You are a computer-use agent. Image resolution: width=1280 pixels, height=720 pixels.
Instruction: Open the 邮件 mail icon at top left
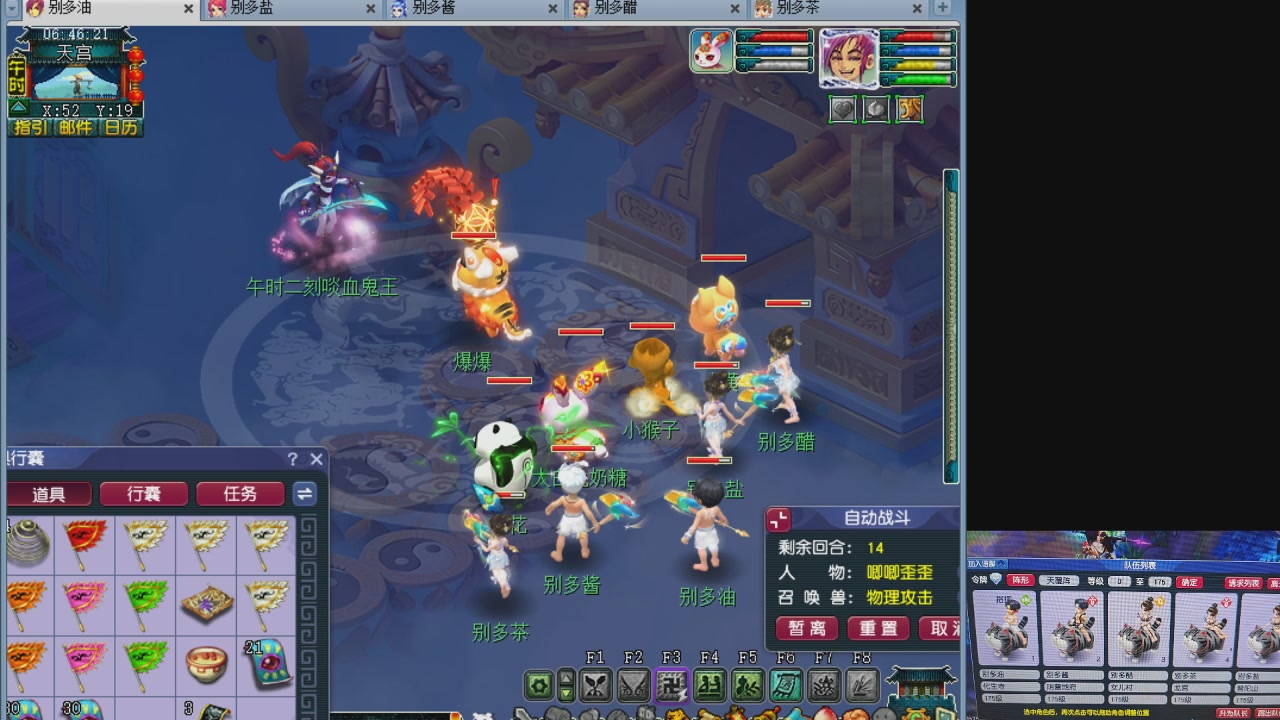pos(75,126)
